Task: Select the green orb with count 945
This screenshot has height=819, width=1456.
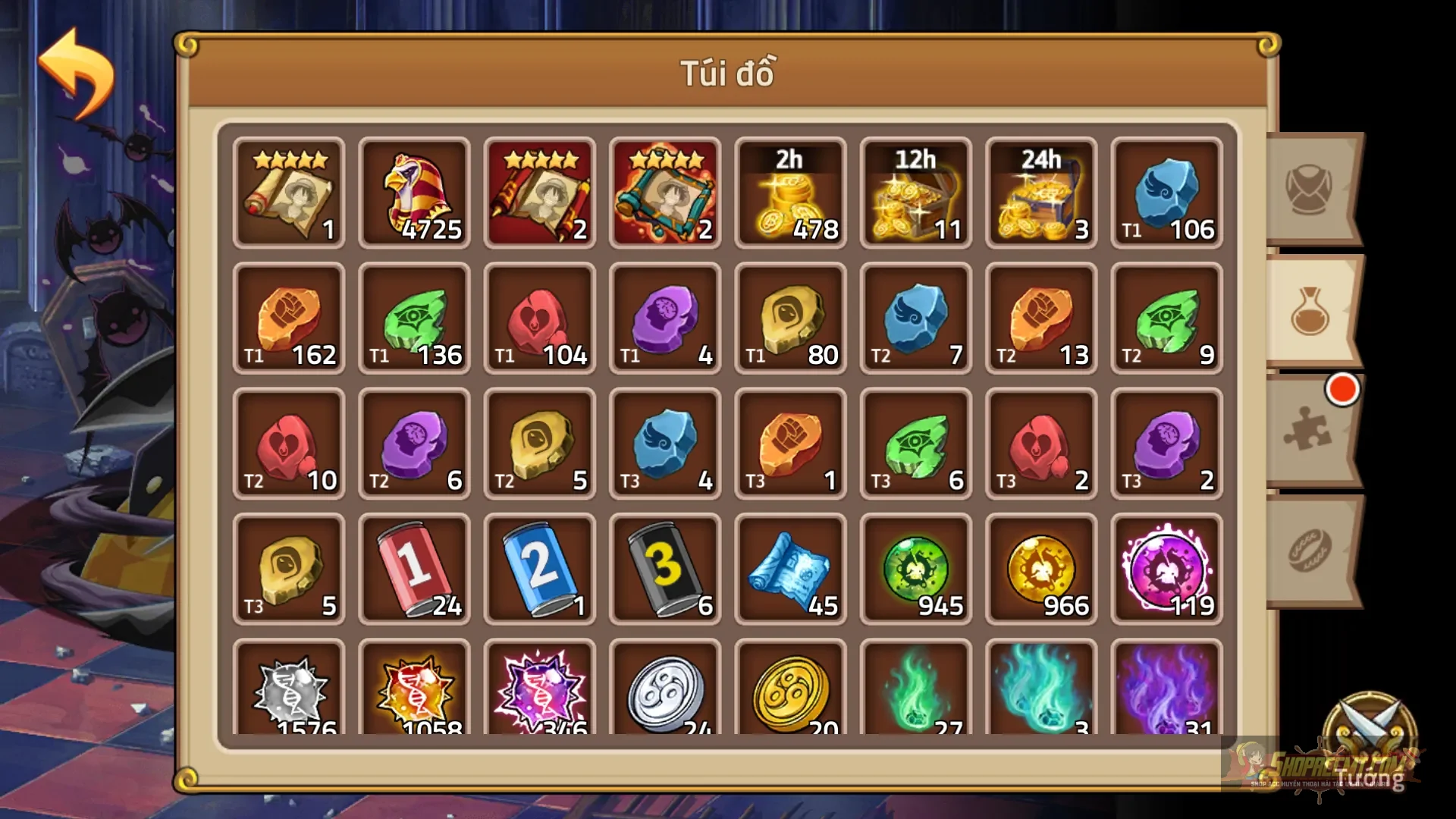Action: pyautogui.click(x=915, y=569)
